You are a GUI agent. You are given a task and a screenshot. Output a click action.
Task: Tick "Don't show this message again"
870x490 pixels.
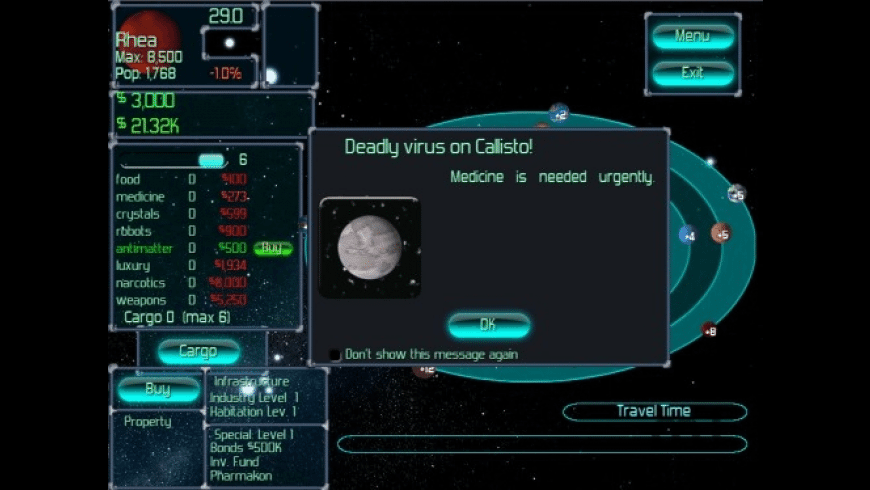pyautogui.click(x=335, y=355)
